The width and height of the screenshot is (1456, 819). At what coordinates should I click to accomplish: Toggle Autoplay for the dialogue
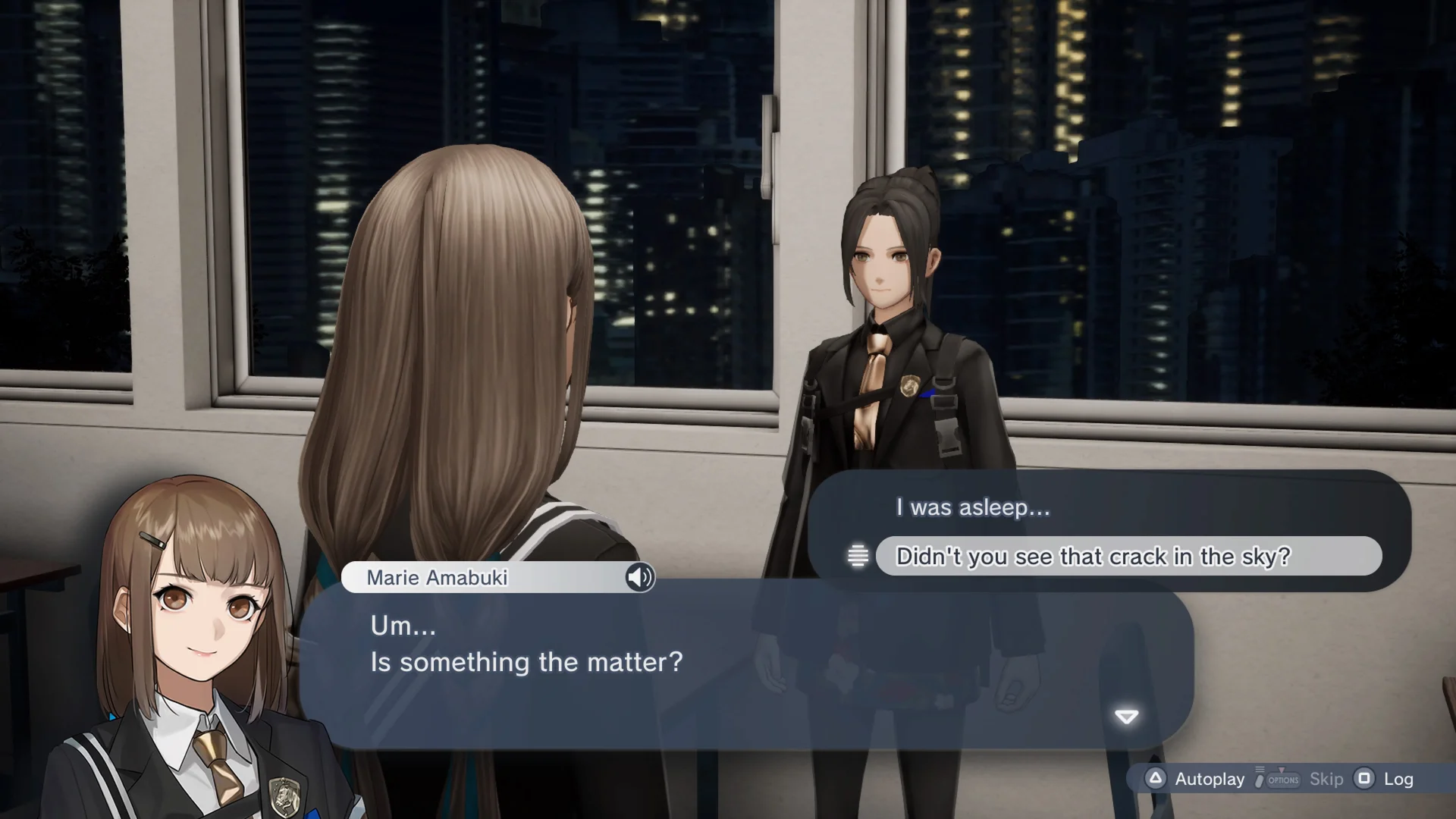[1198, 779]
